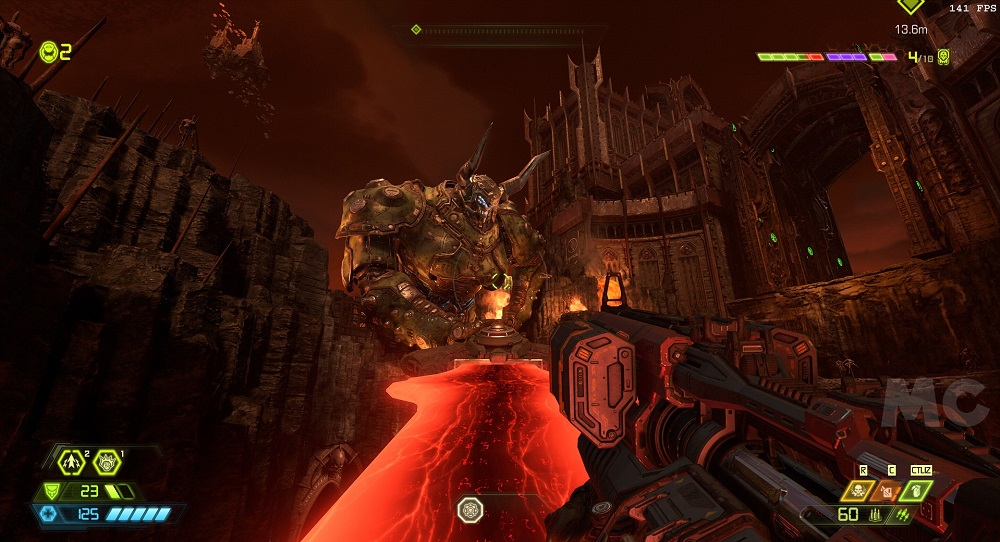Choose the spiked burst hexagon icon
Image resolution: width=1000 pixels, height=542 pixels.
coord(106,462)
